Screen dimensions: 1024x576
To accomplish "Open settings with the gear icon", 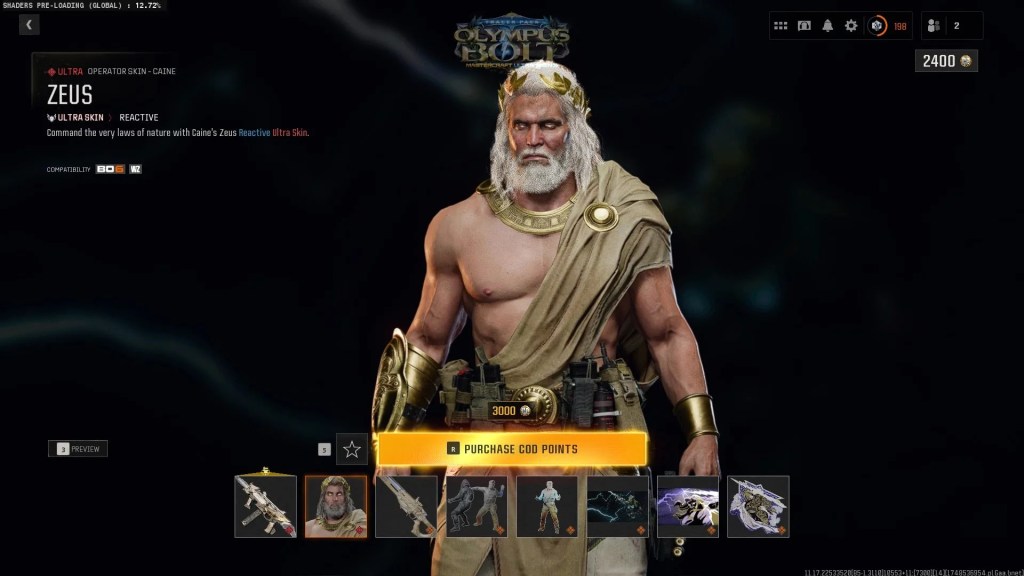I will point(851,26).
